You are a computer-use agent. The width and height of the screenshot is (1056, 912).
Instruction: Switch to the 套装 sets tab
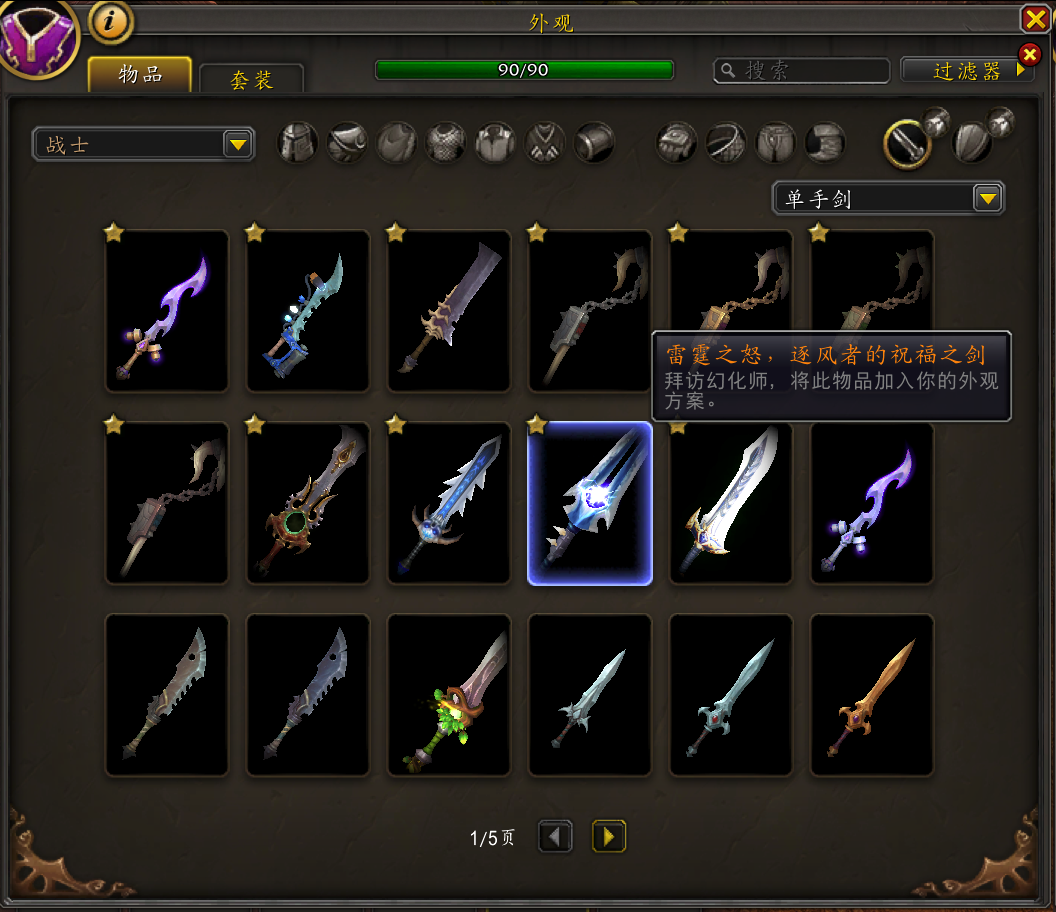point(251,79)
